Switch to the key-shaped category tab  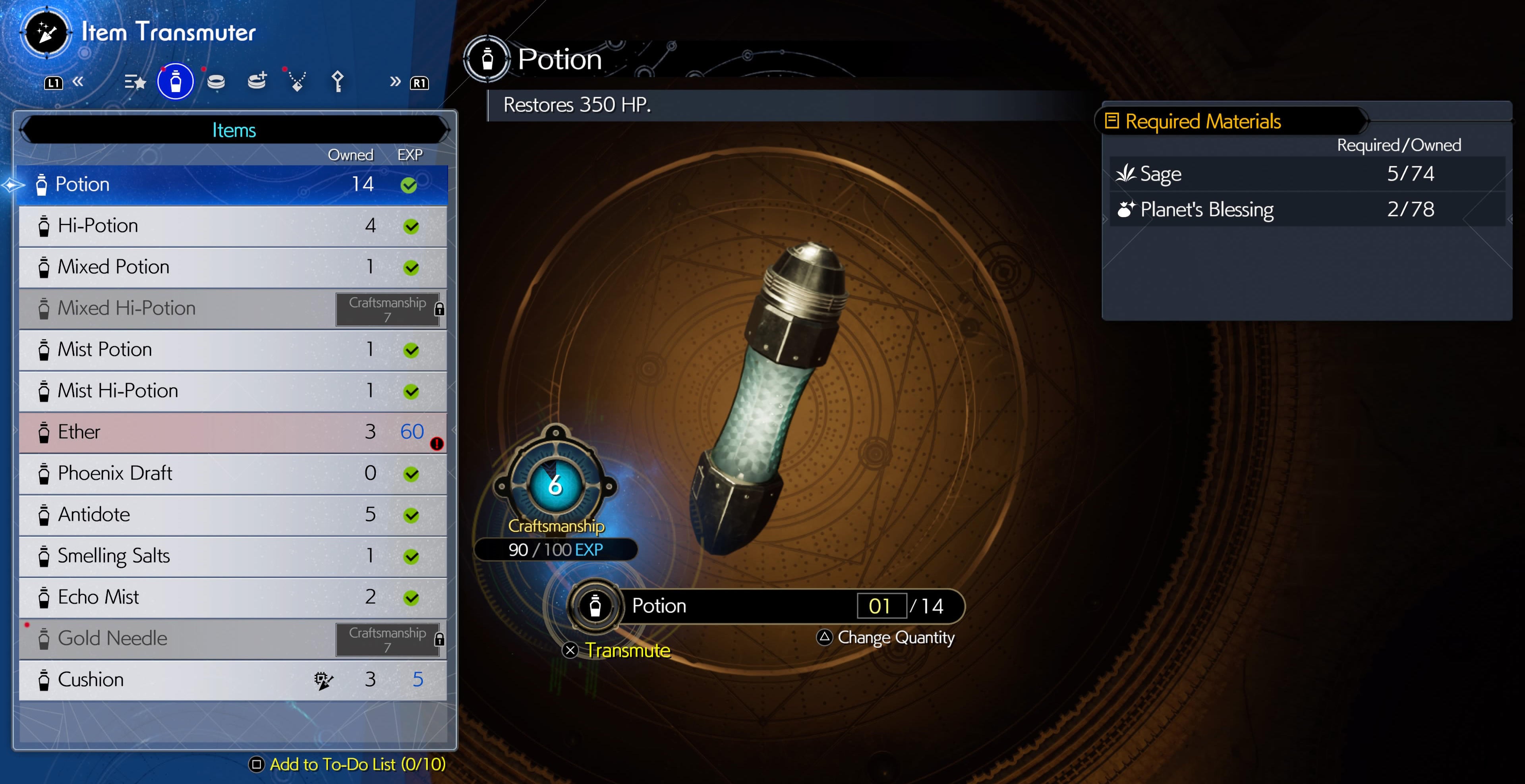tap(337, 82)
